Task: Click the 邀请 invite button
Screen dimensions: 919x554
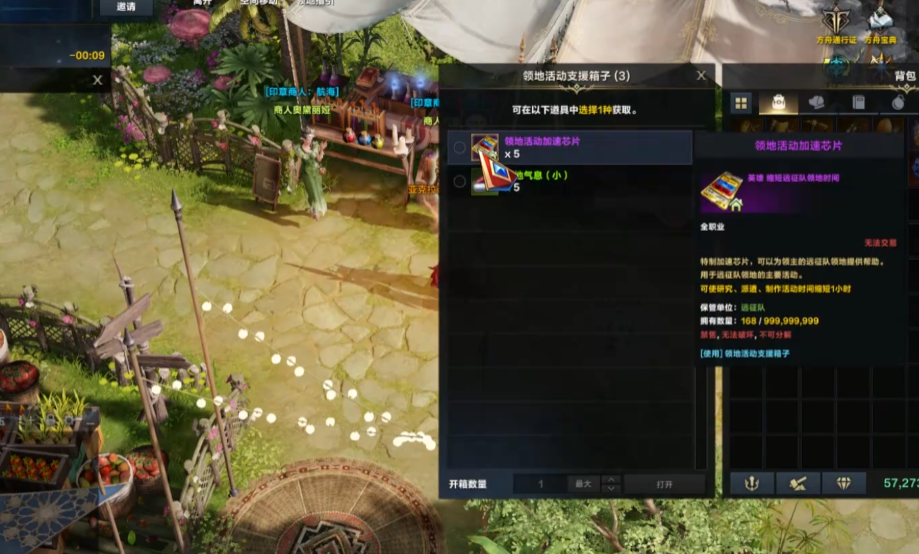Action: pos(126,7)
